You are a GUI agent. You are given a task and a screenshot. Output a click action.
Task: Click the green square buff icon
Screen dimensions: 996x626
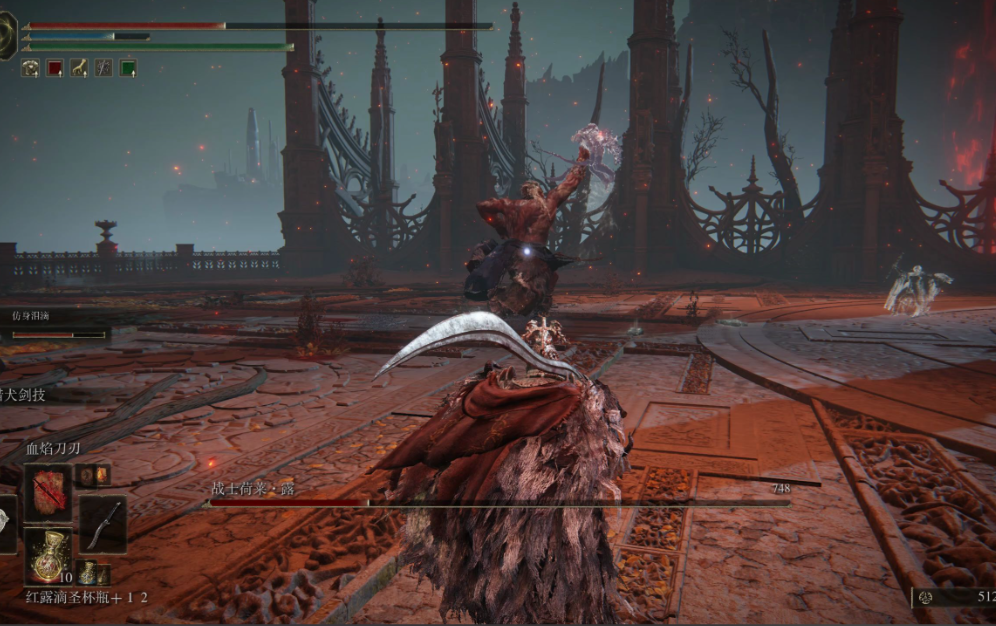[x=128, y=68]
